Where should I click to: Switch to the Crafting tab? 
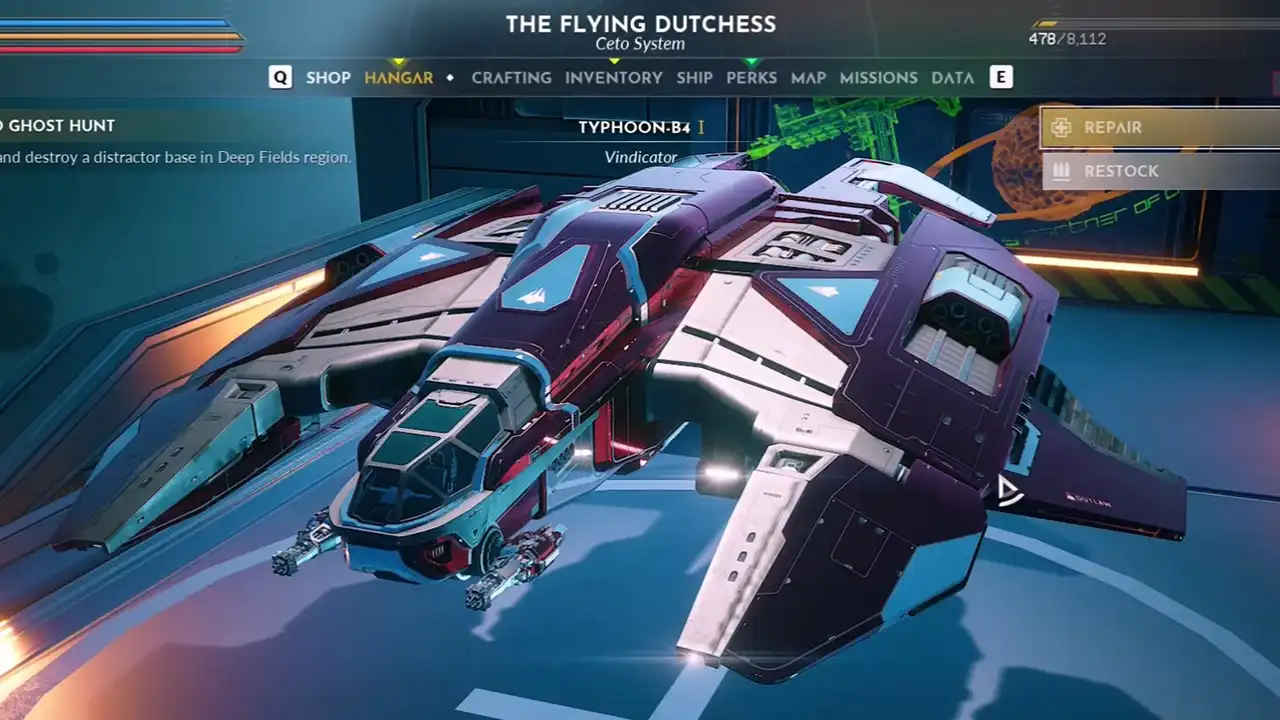[x=511, y=78]
